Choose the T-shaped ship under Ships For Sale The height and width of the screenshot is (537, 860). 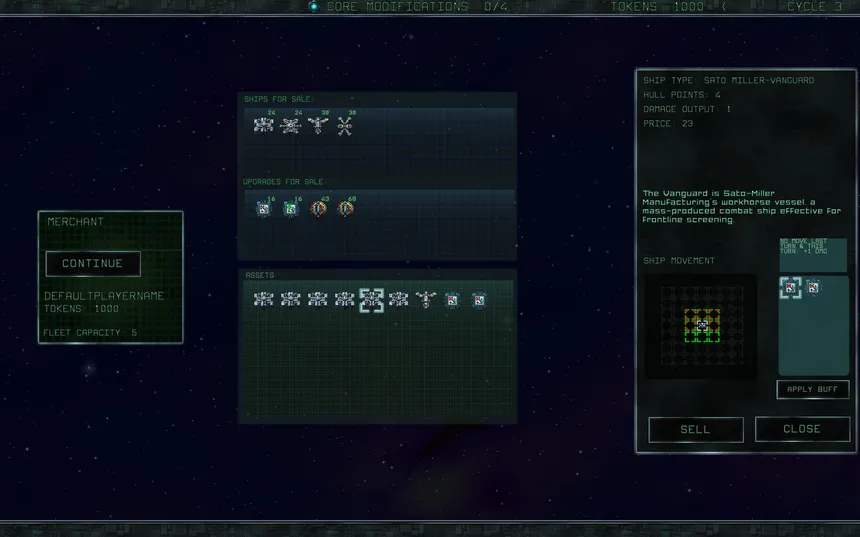point(318,126)
